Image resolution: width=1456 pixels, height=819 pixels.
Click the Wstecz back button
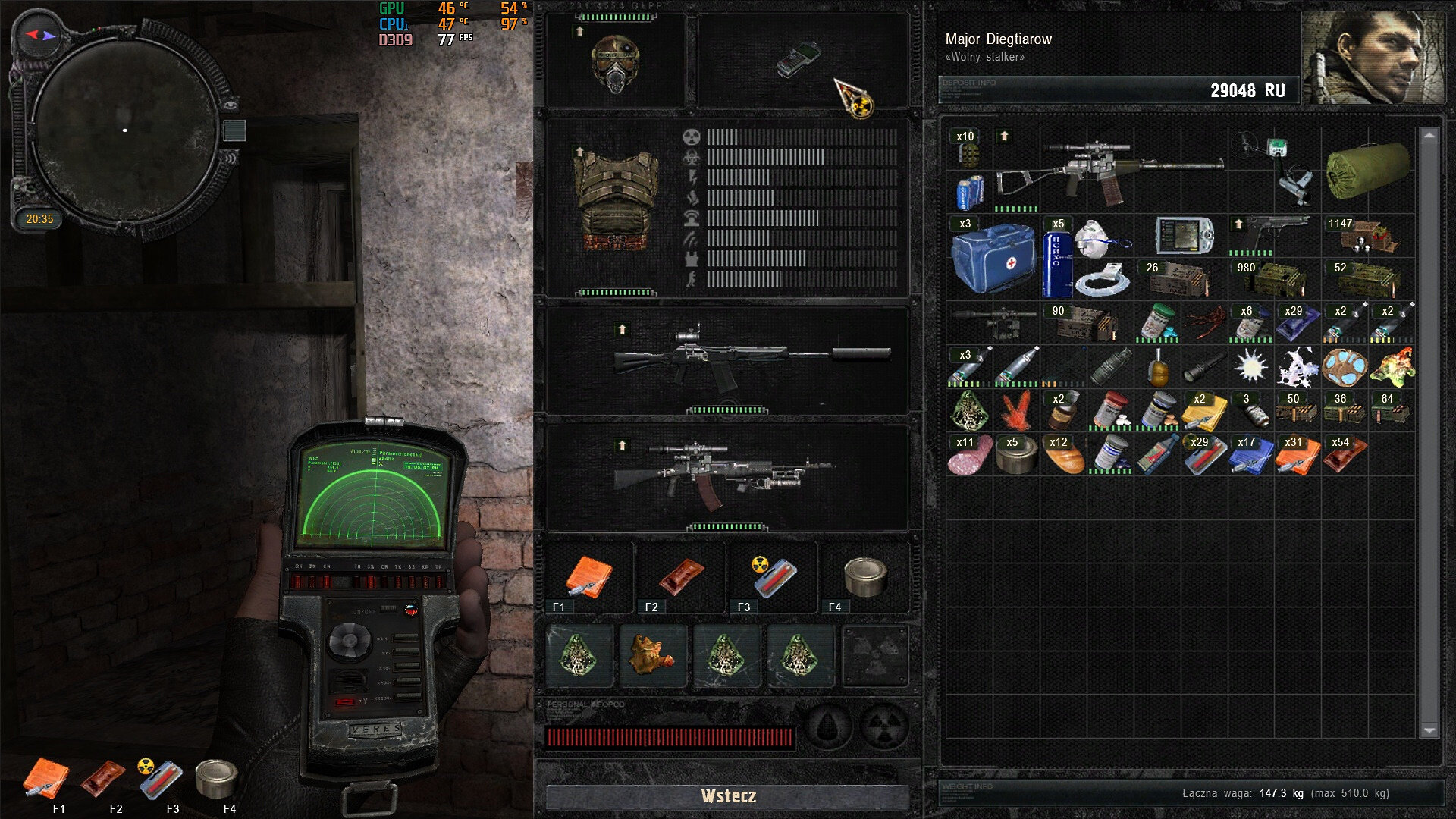(x=728, y=796)
